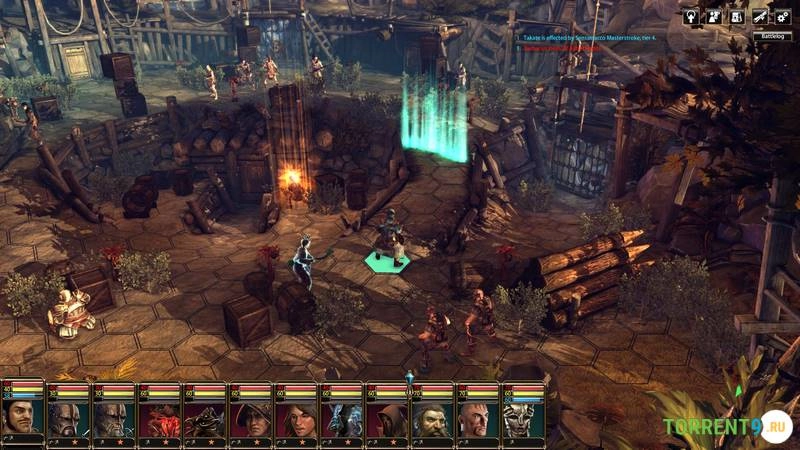
Task: Pick the bald red-painted man portrait
Action: pos(477,416)
